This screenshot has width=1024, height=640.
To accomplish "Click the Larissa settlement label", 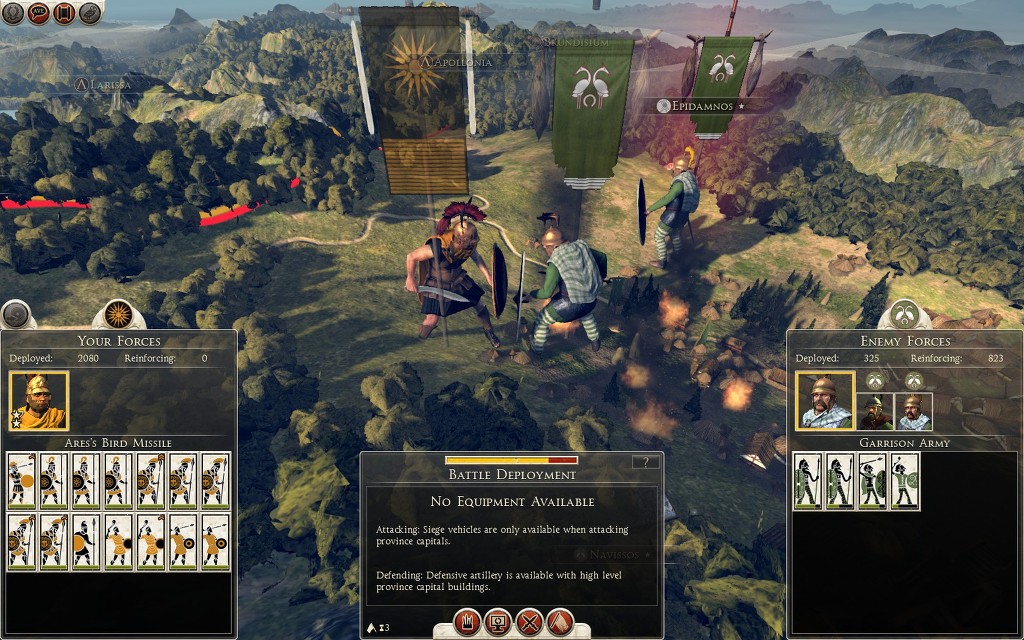I will tap(104, 85).
